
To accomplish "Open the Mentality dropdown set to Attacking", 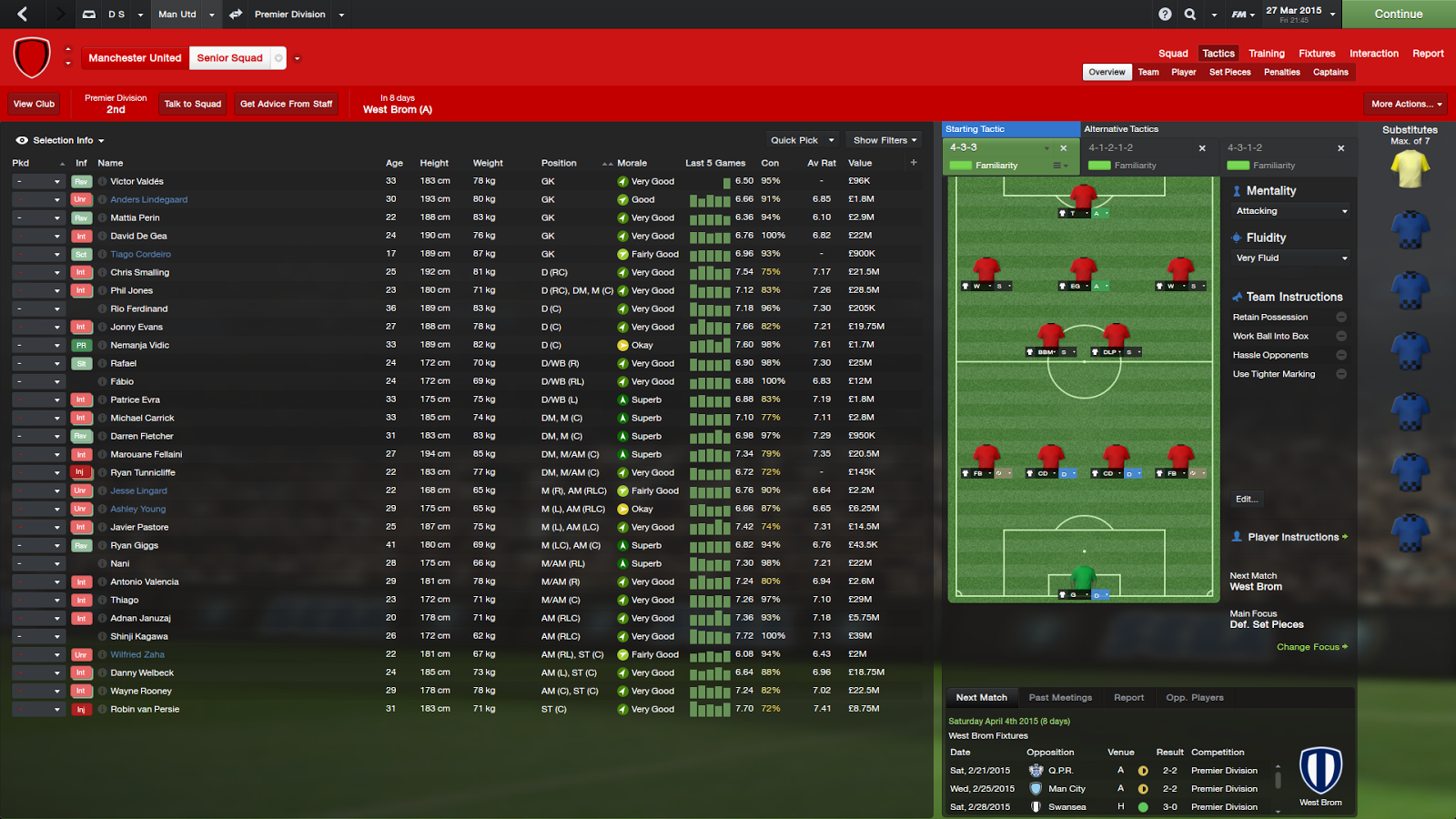I will (1289, 210).
